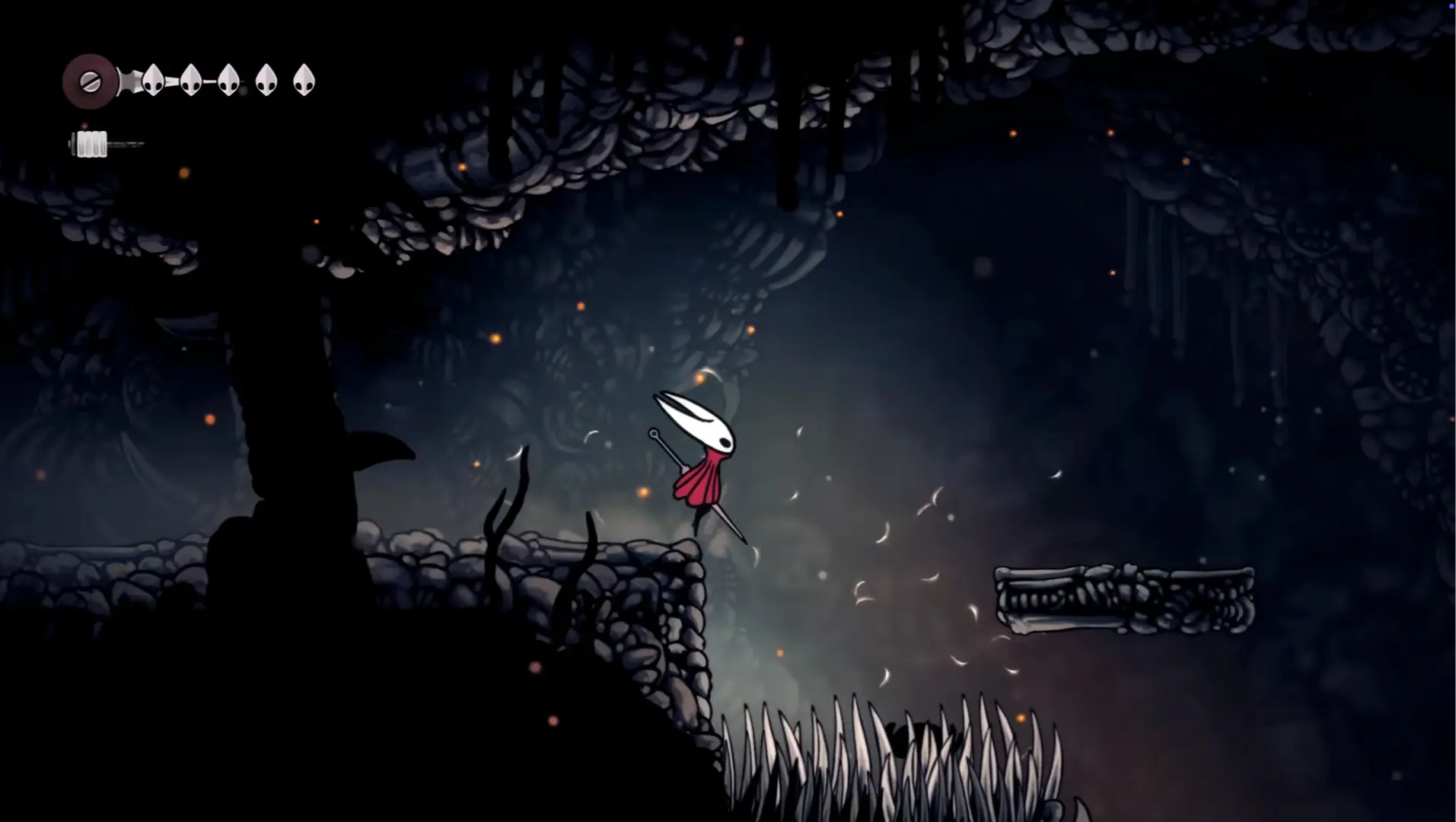Click the fourth mask health icon

(265, 80)
